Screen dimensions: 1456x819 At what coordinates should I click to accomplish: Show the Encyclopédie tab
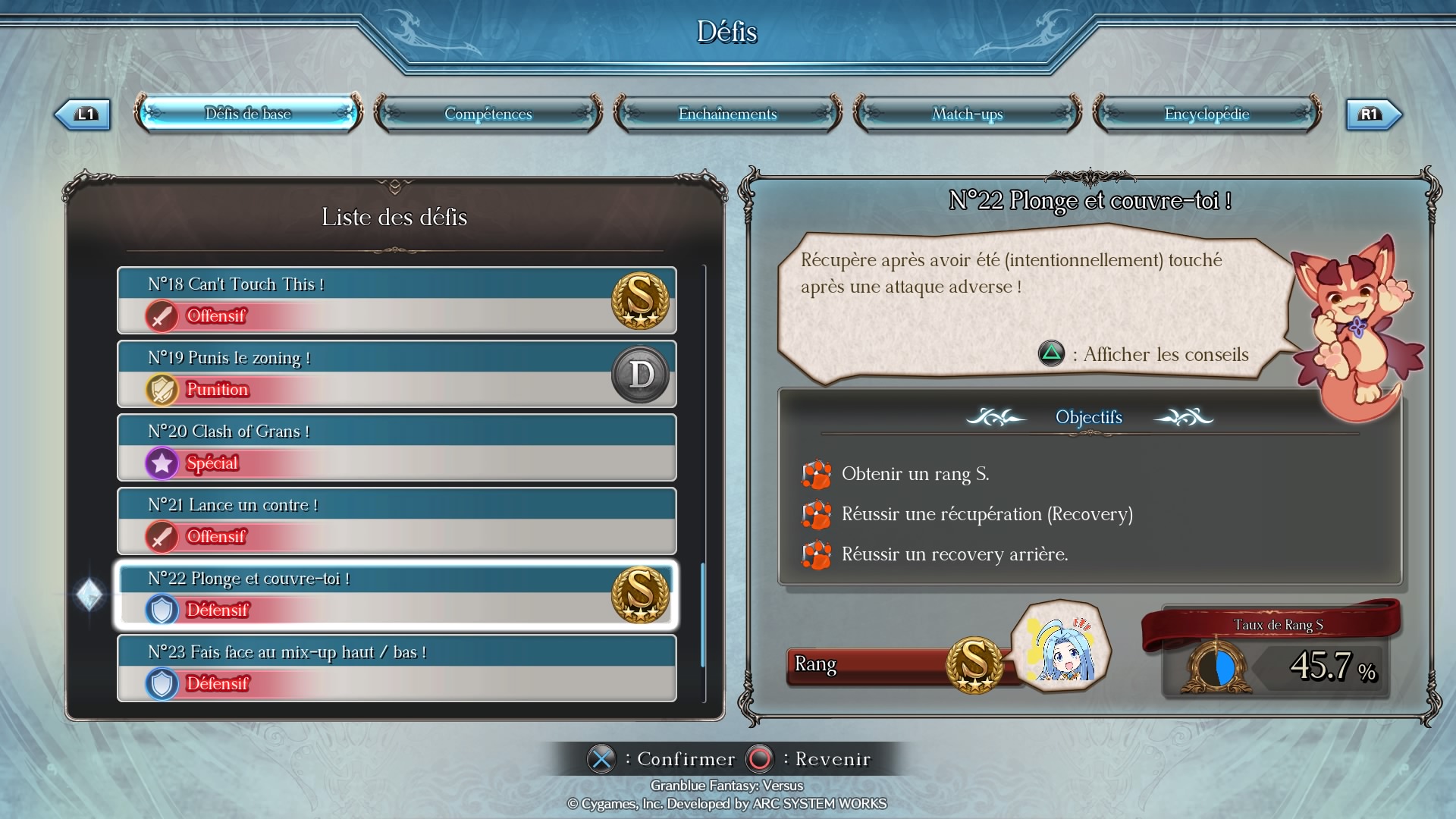point(1207,114)
